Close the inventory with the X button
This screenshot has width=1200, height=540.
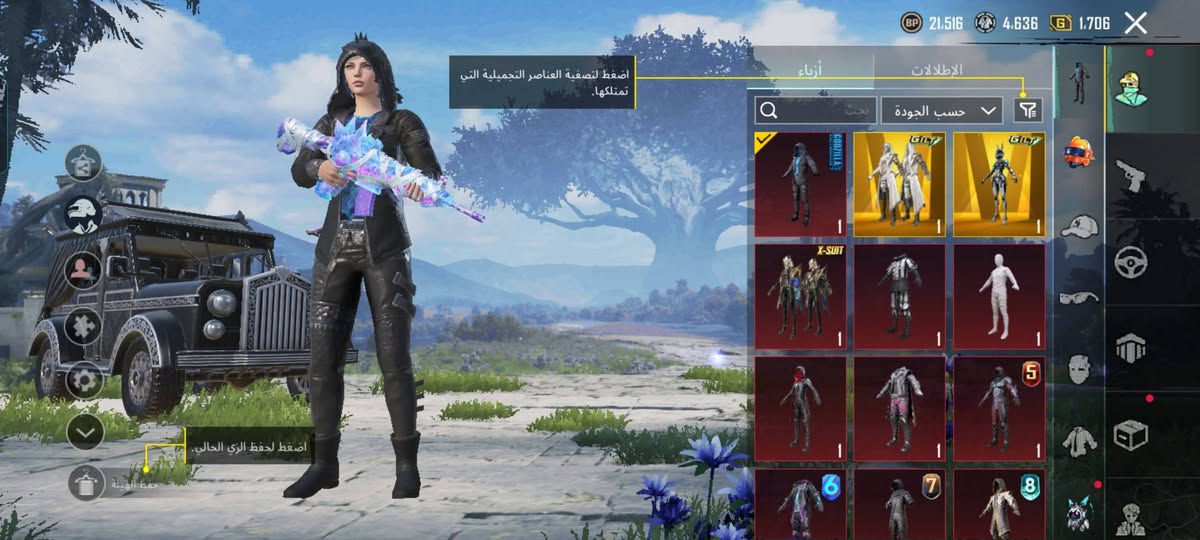point(1135,23)
